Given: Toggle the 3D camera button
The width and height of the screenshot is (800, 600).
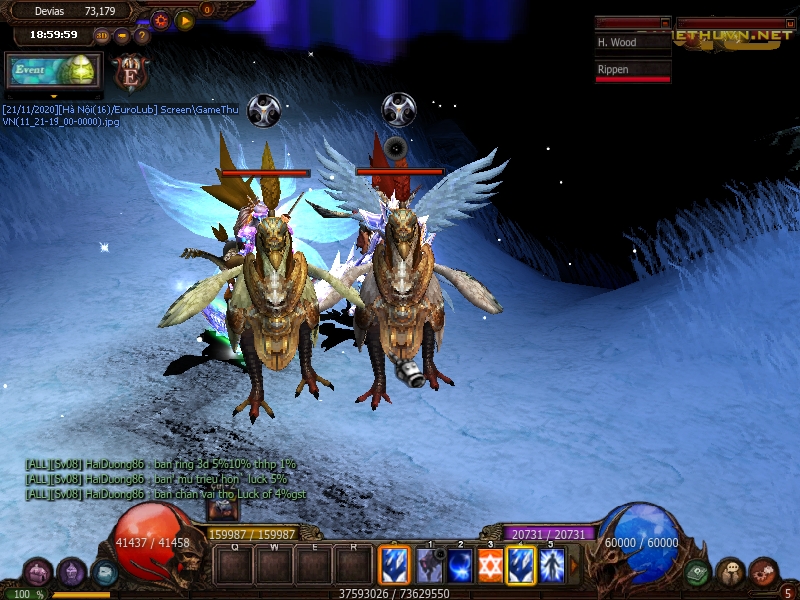Looking at the screenshot, I should click(102, 36).
